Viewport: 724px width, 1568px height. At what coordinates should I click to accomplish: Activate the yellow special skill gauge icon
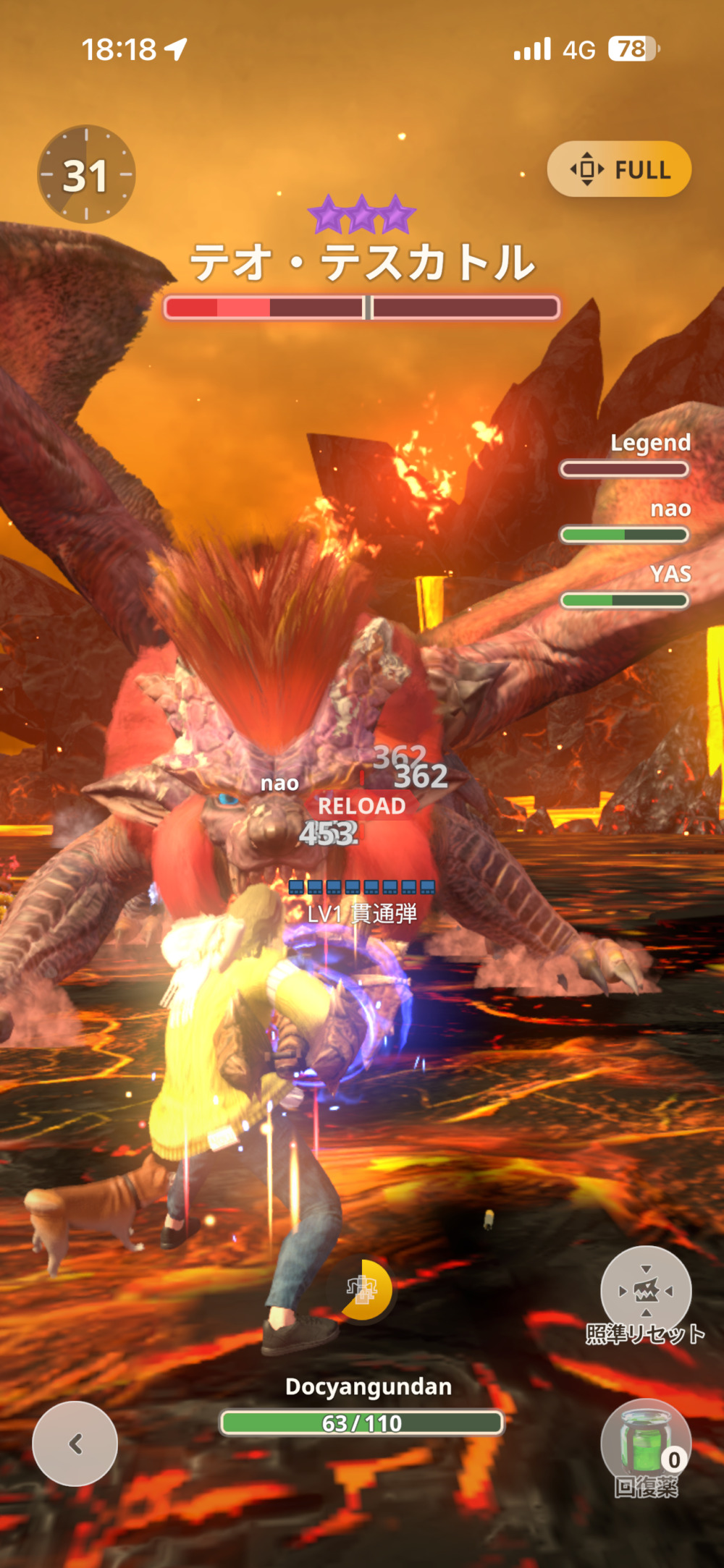point(364,1289)
